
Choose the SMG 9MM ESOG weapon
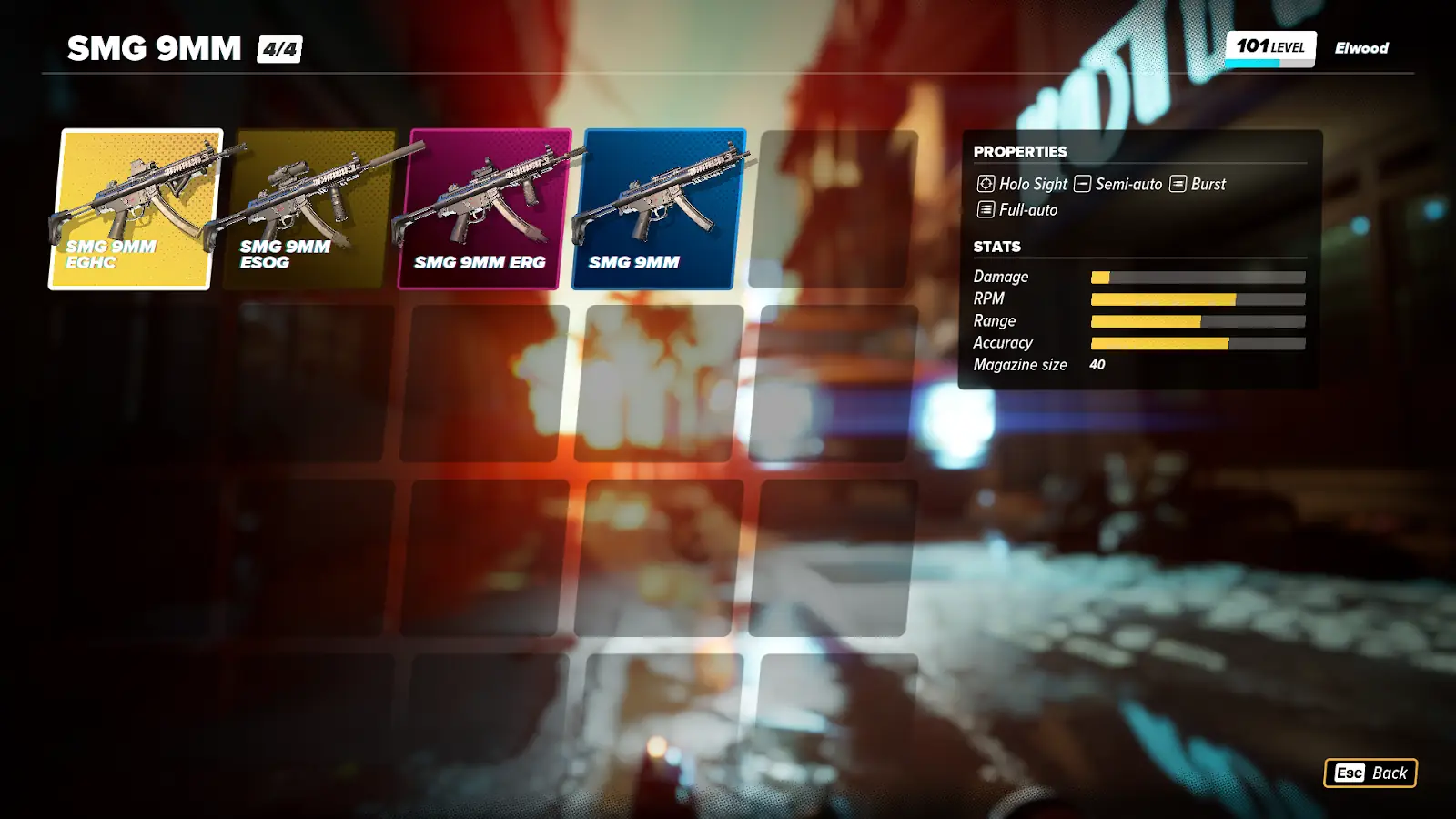pyautogui.click(x=309, y=209)
